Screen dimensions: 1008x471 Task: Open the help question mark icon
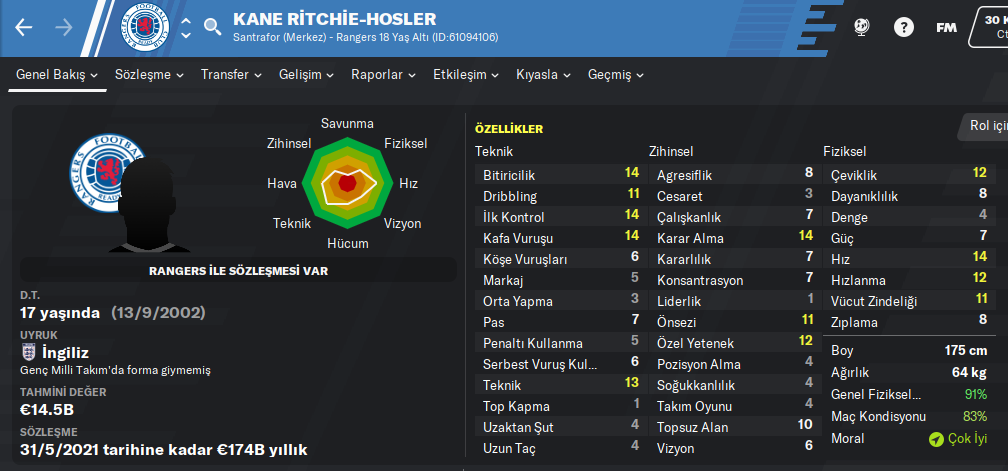[904, 28]
